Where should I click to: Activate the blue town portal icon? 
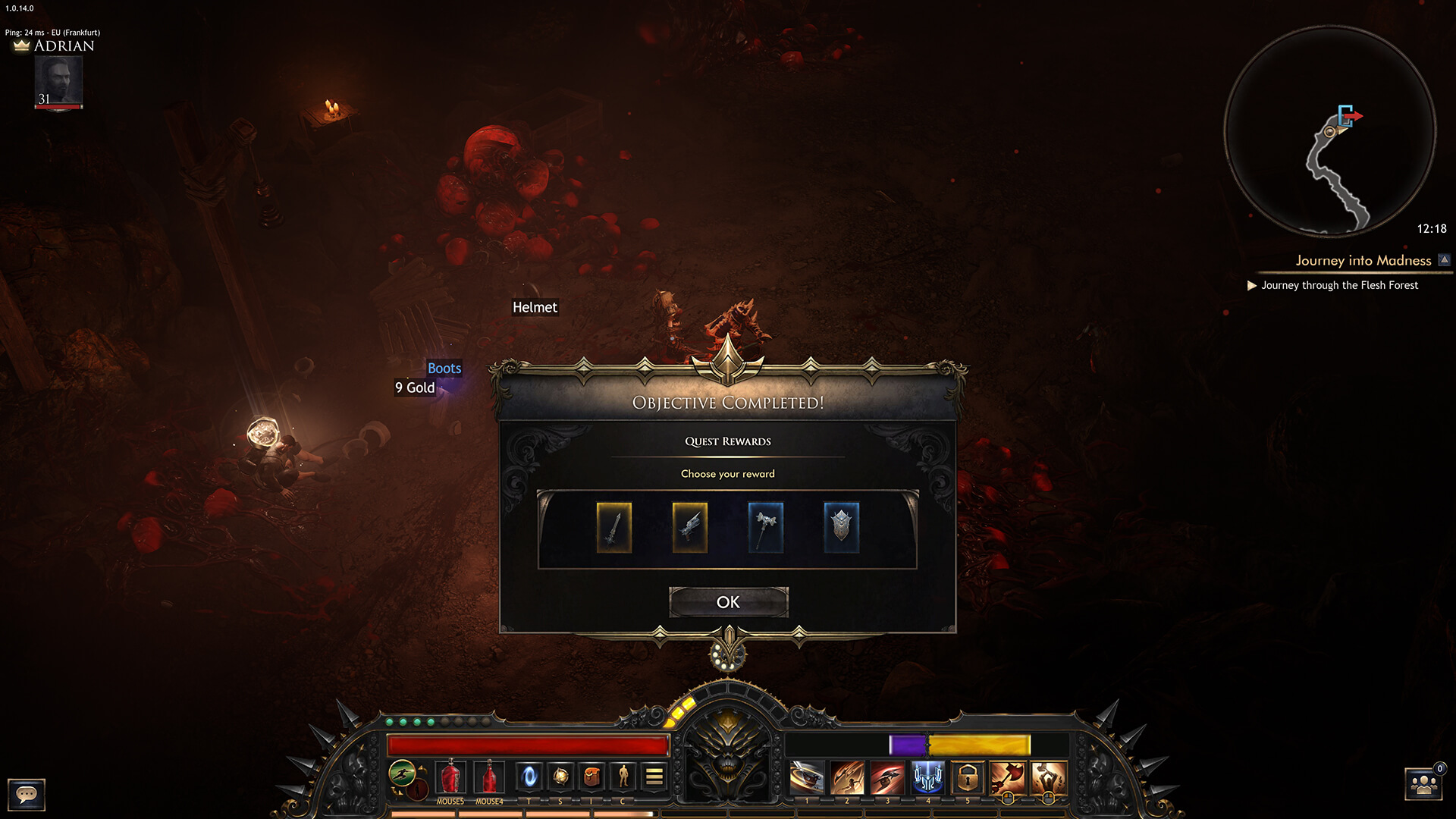pyautogui.click(x=529, y=776)
